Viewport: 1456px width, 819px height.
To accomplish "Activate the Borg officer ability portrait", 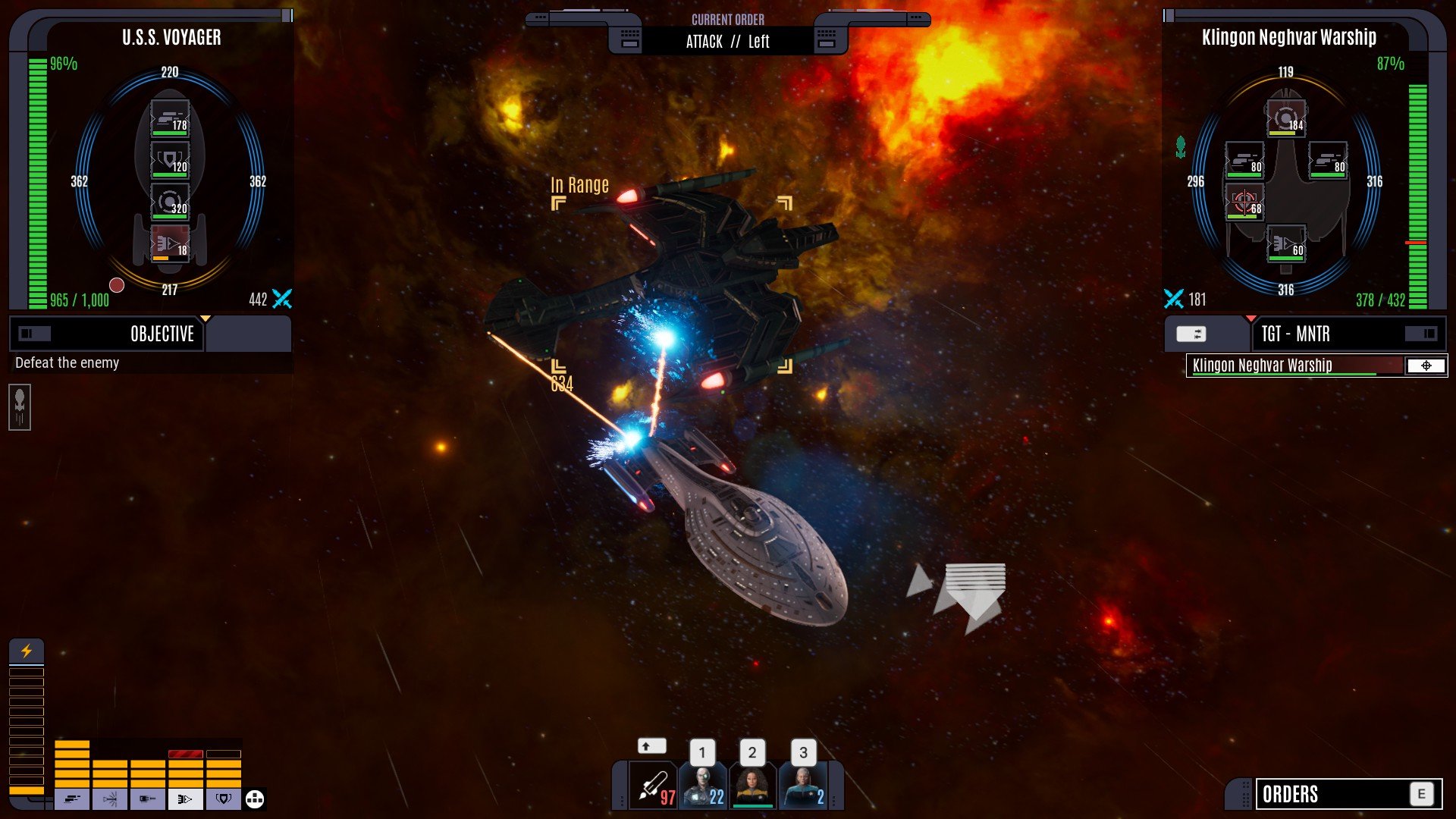I will [x=703, y=786].
